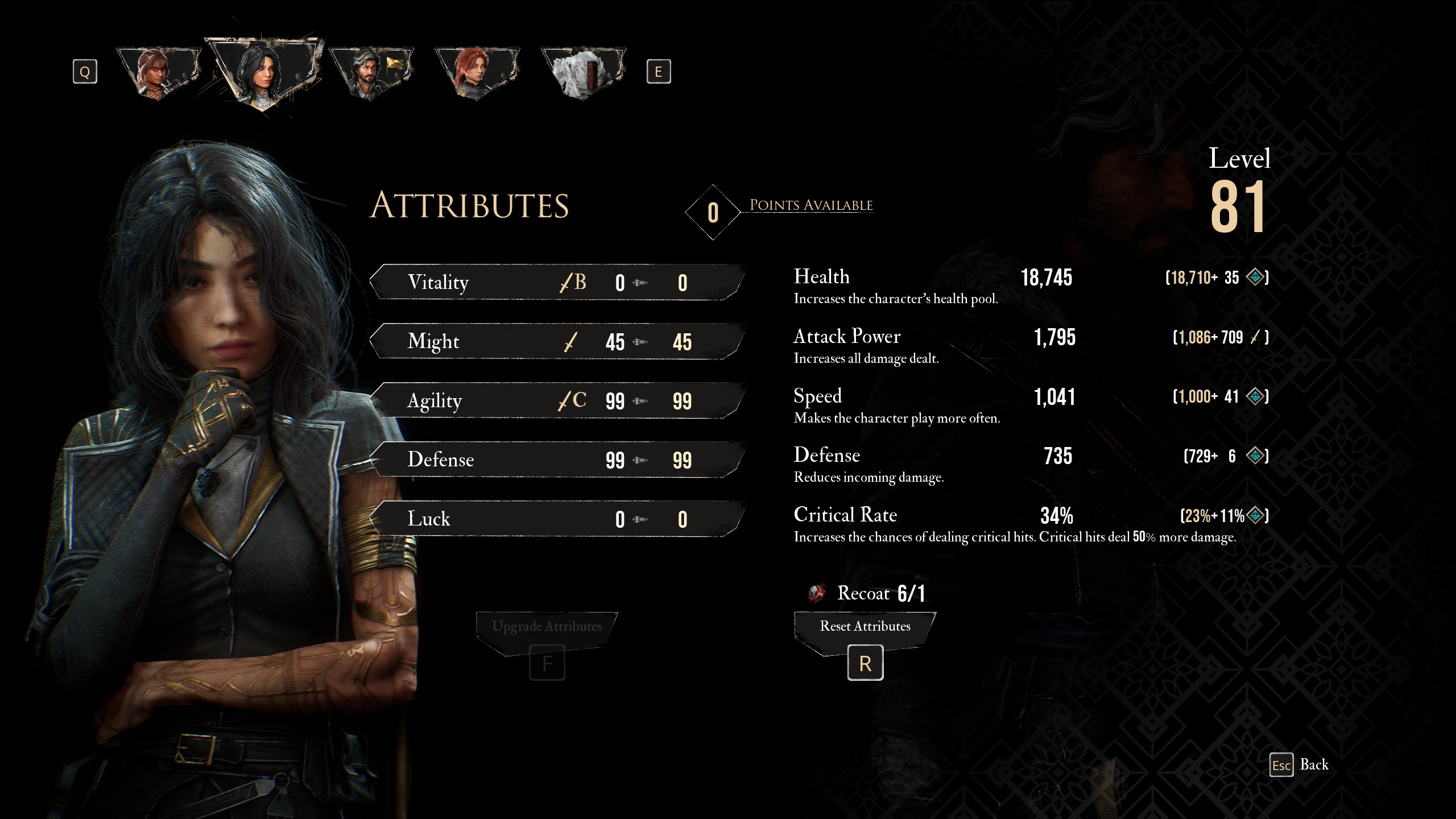Select the gray-haired character's portrait icon
The width and height of the screenshot is (1456, 819).
(x=370, y=68)
